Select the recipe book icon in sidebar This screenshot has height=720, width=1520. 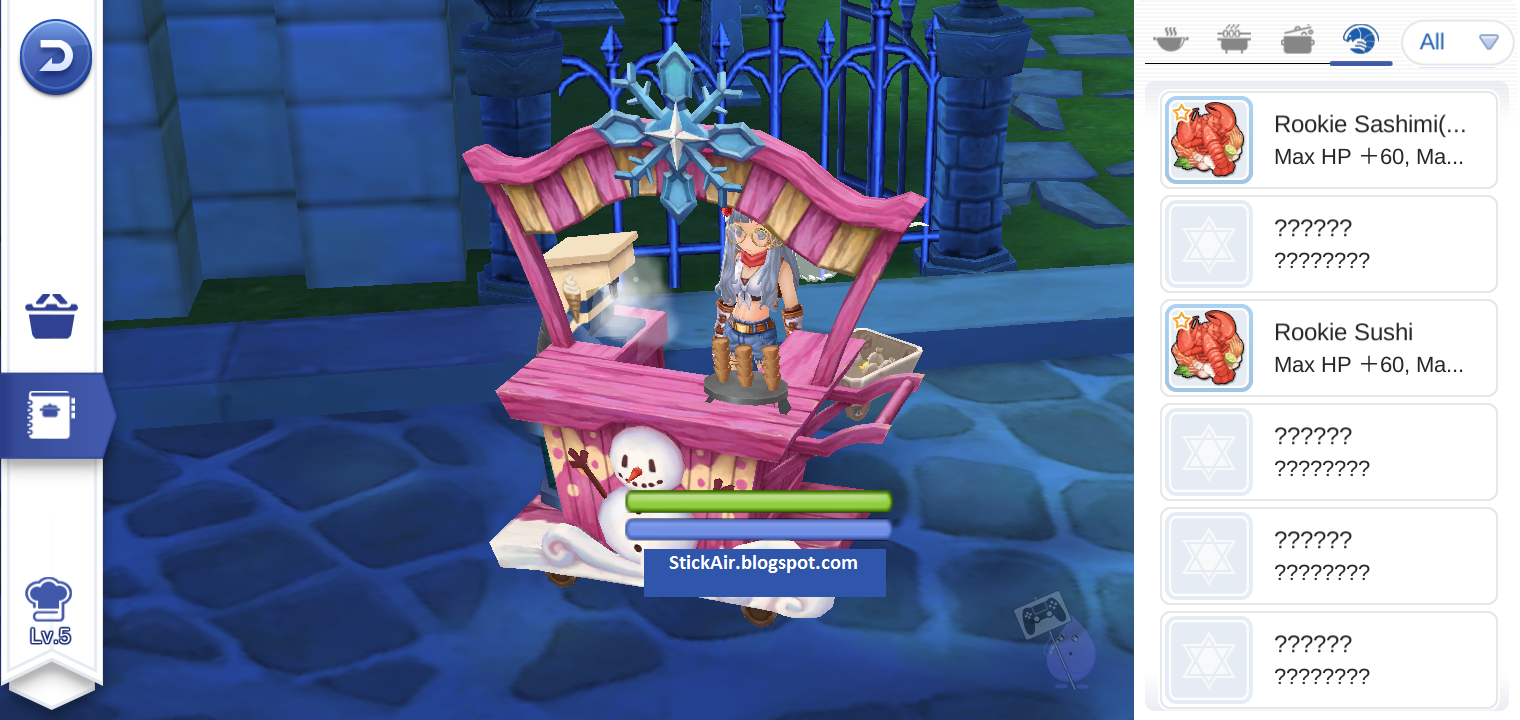click(50, 415)
